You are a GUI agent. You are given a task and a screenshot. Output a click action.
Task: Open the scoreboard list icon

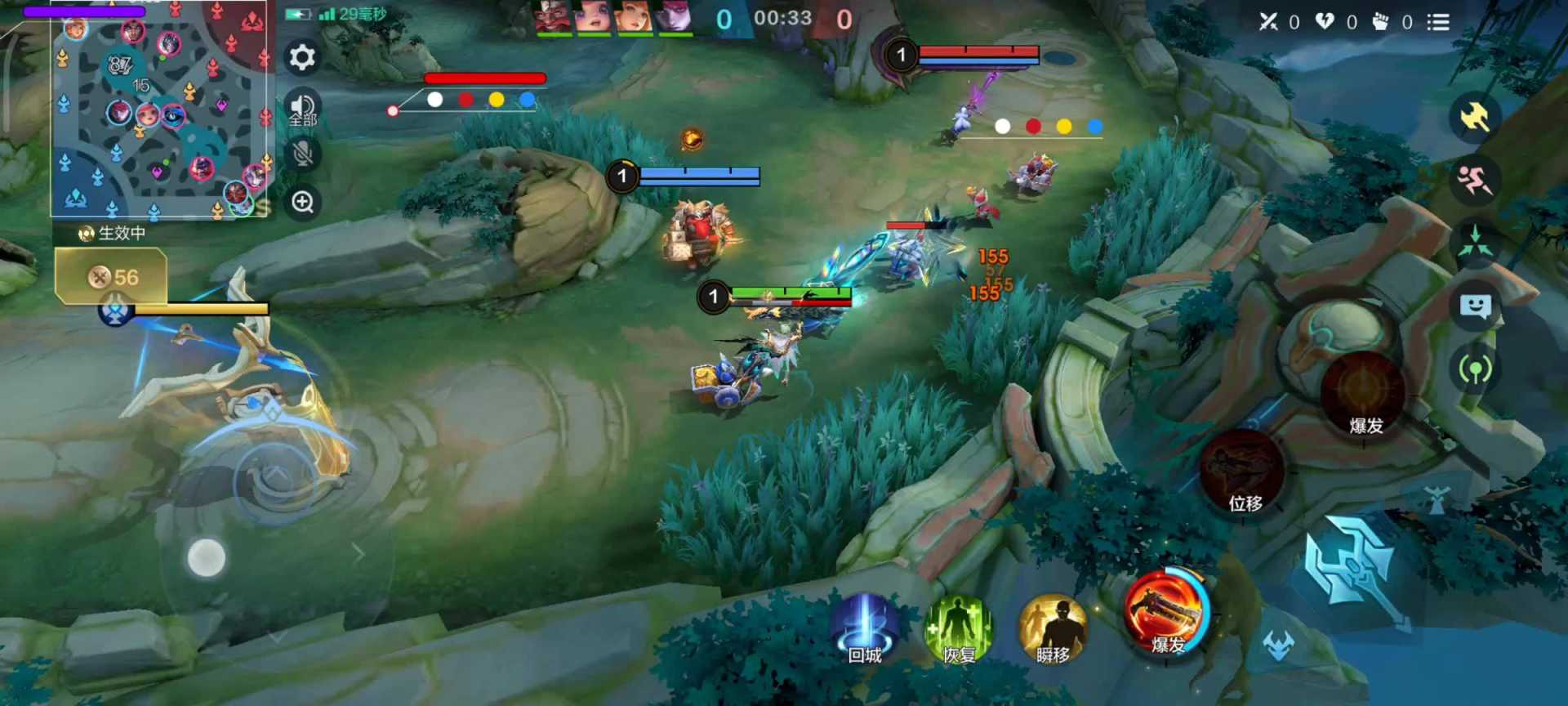pos(1438,22)
